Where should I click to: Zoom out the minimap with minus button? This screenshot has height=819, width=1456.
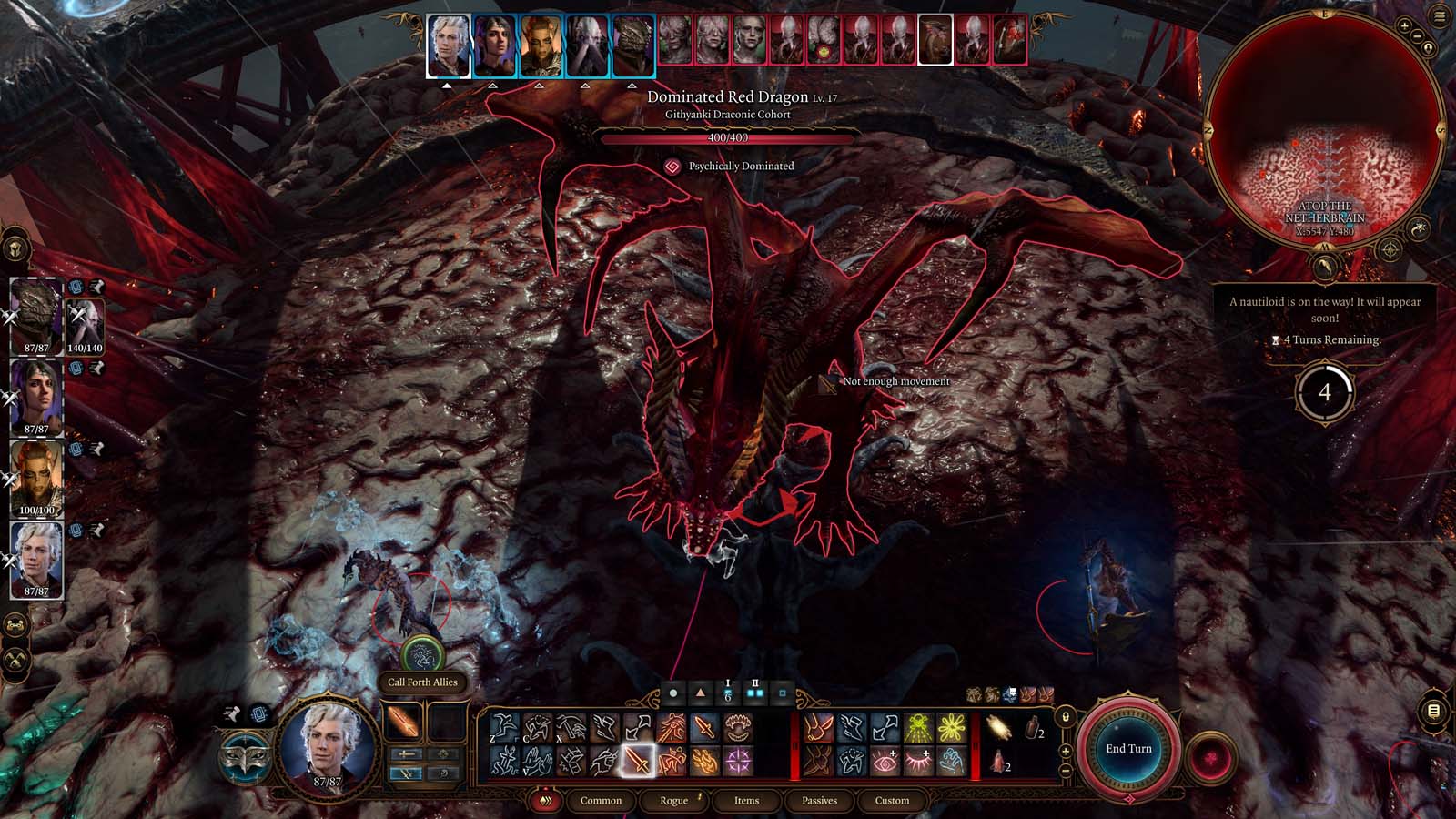coord(1418,37)
